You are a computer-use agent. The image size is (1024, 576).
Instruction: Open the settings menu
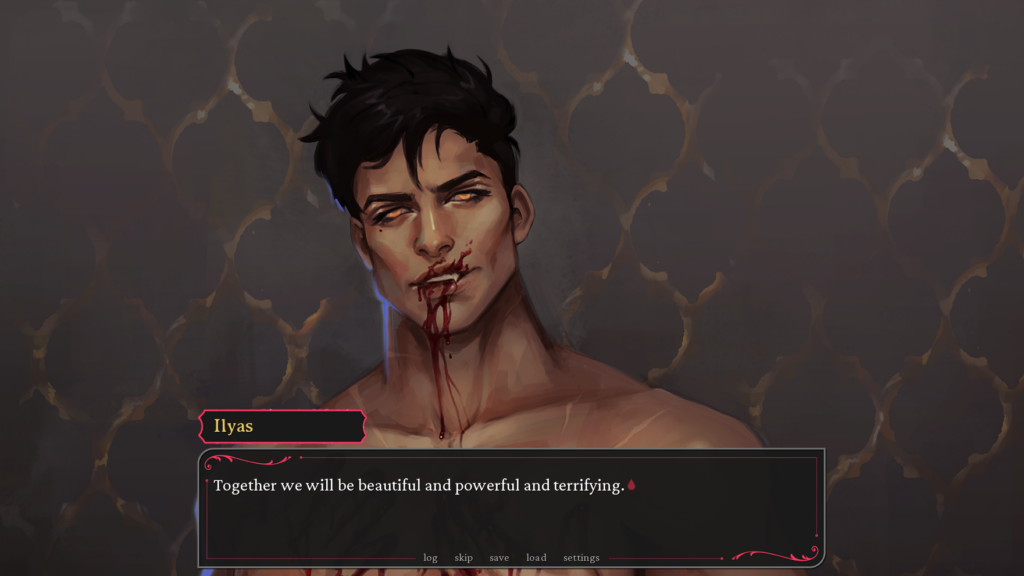click(581, 558)
